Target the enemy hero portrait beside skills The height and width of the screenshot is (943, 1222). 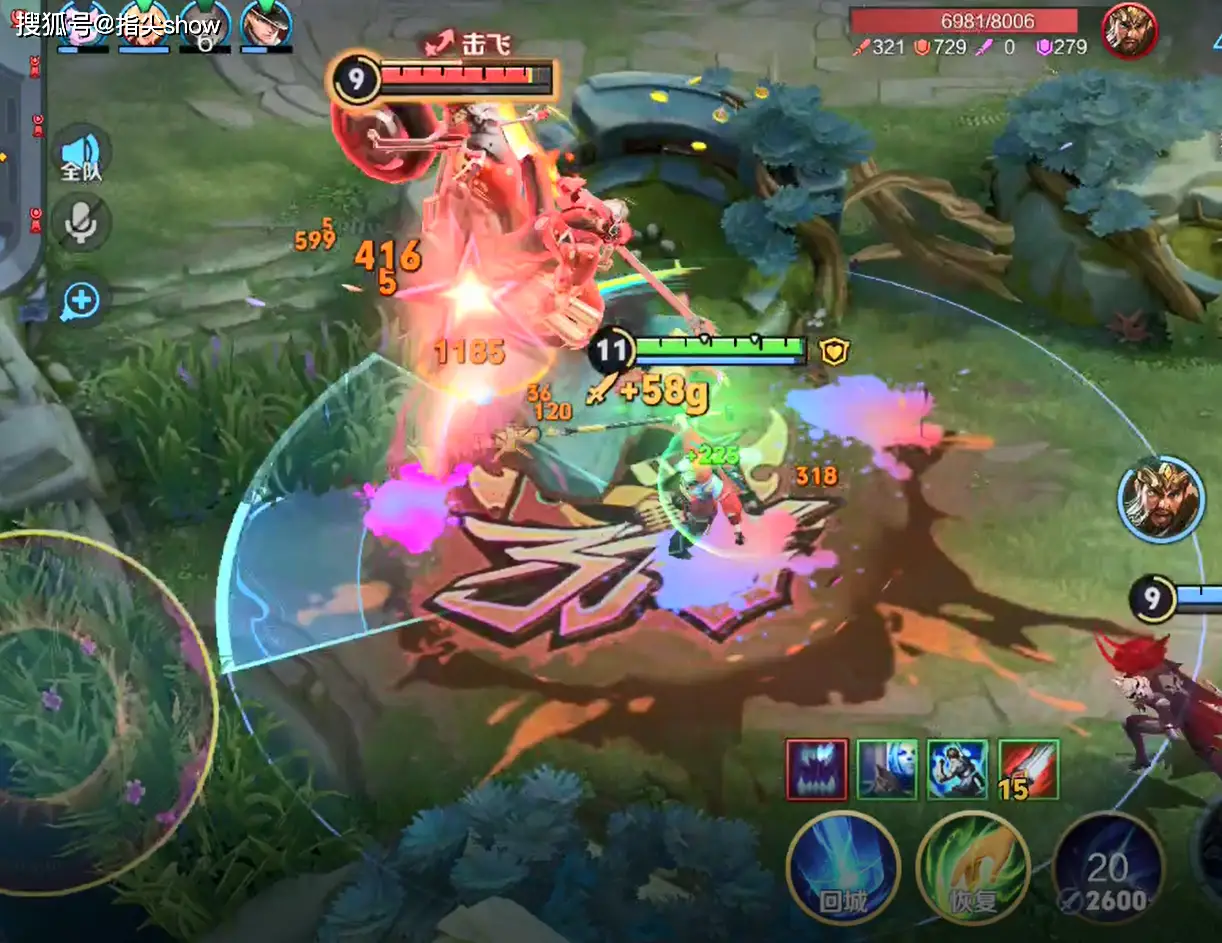point(1160,500)
